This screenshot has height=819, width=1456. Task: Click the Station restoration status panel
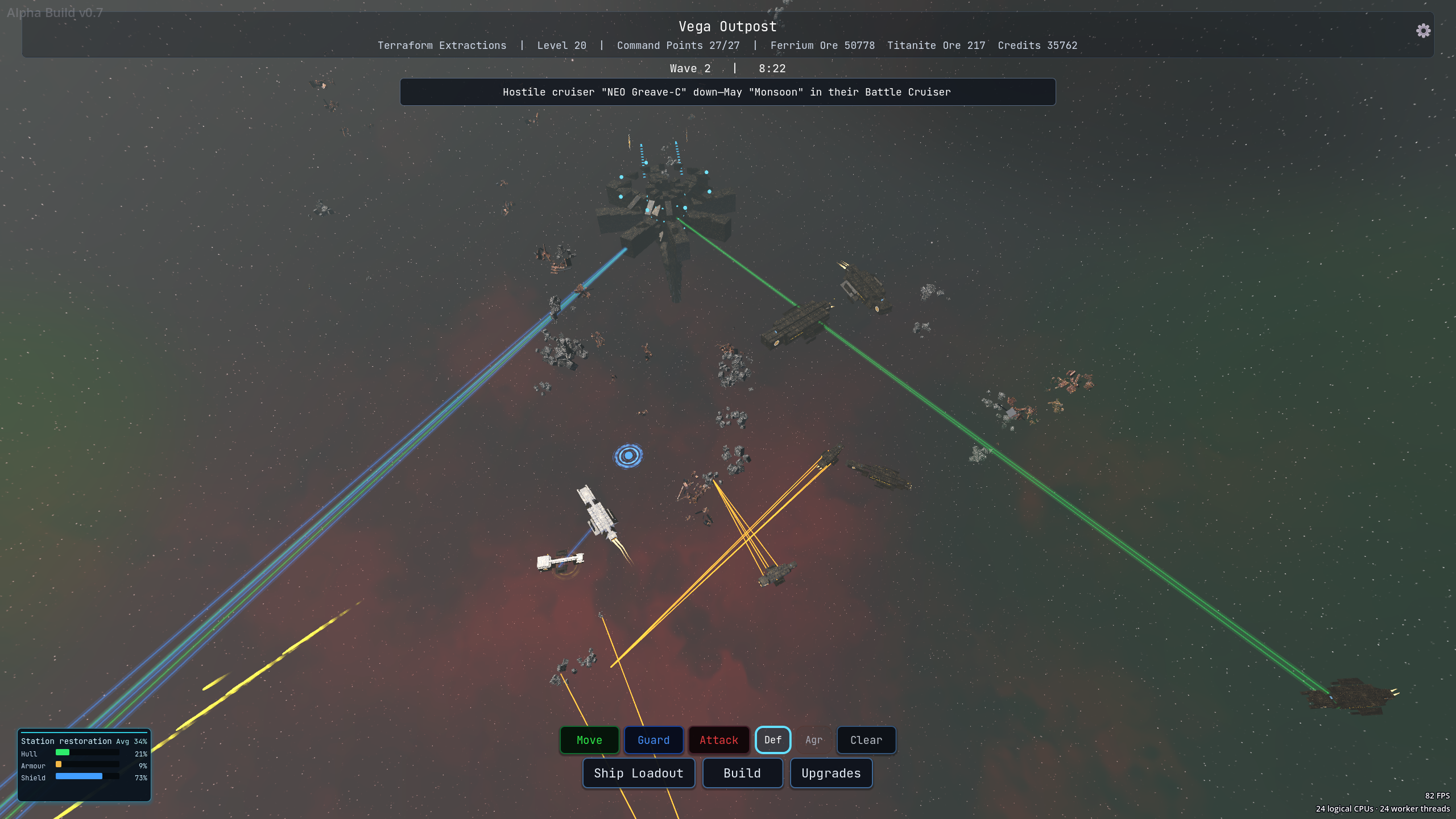click(84, 764)
